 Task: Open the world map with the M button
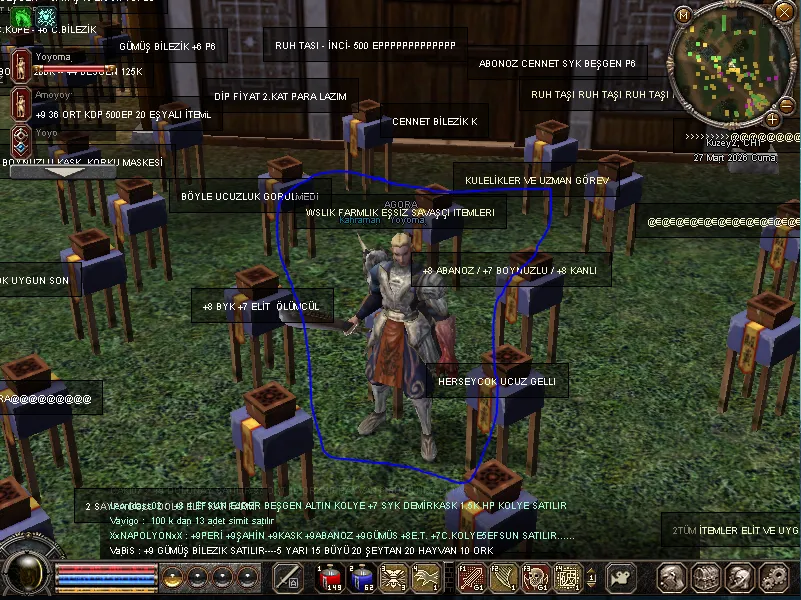click(684, 15)
